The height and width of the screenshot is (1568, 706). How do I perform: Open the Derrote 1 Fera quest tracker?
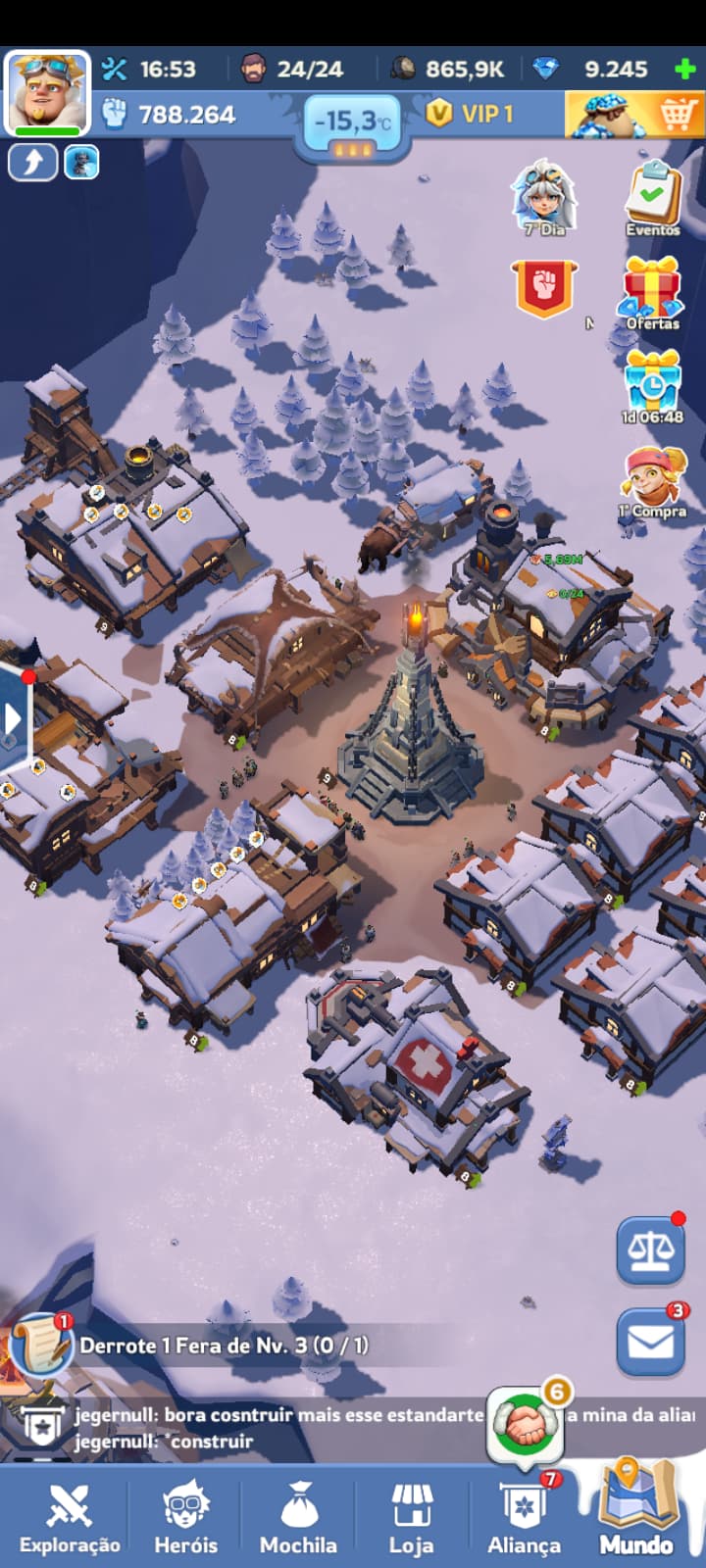(x=224, y=1346)
